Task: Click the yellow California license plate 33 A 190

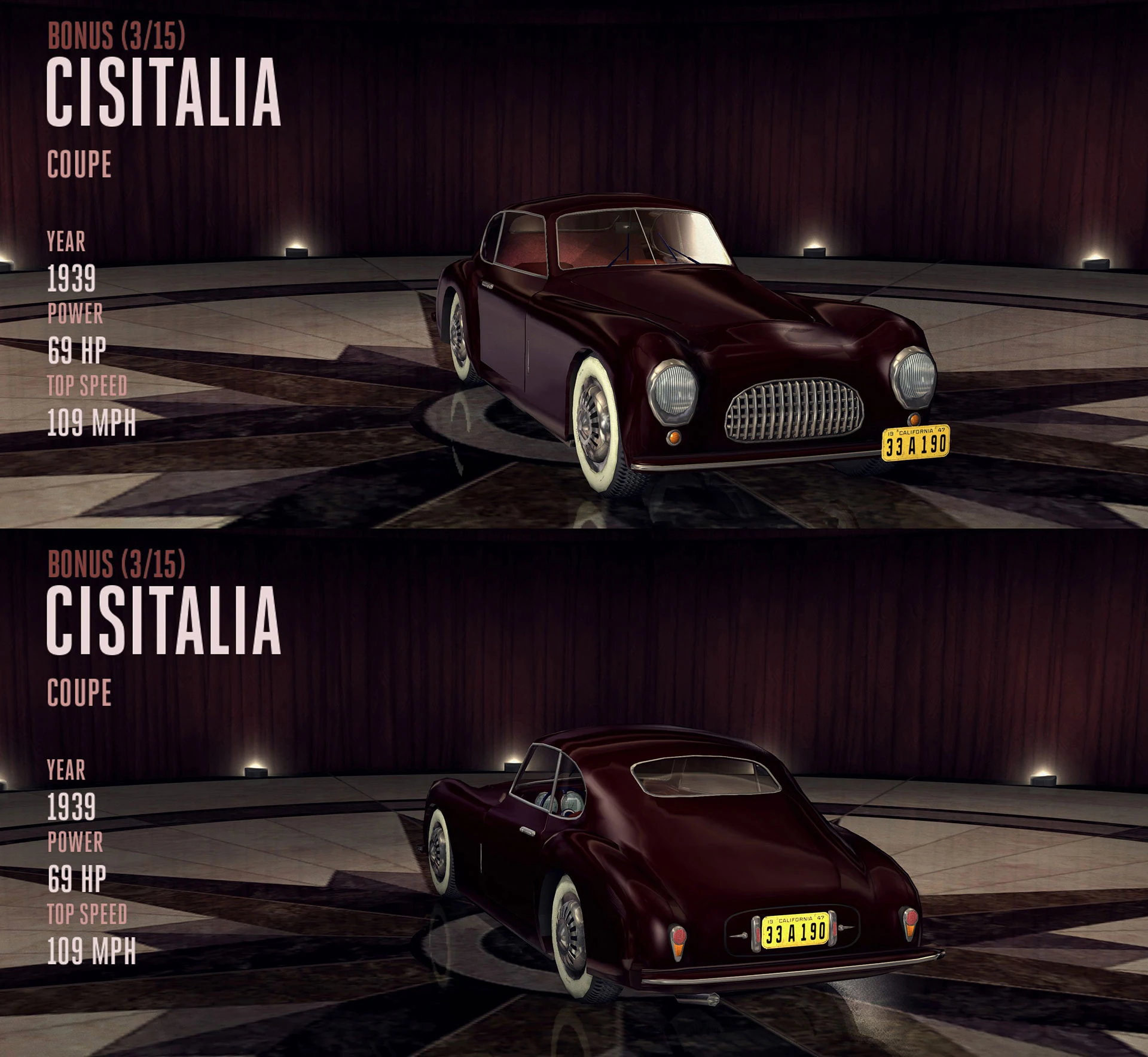Action: [915, 443]
